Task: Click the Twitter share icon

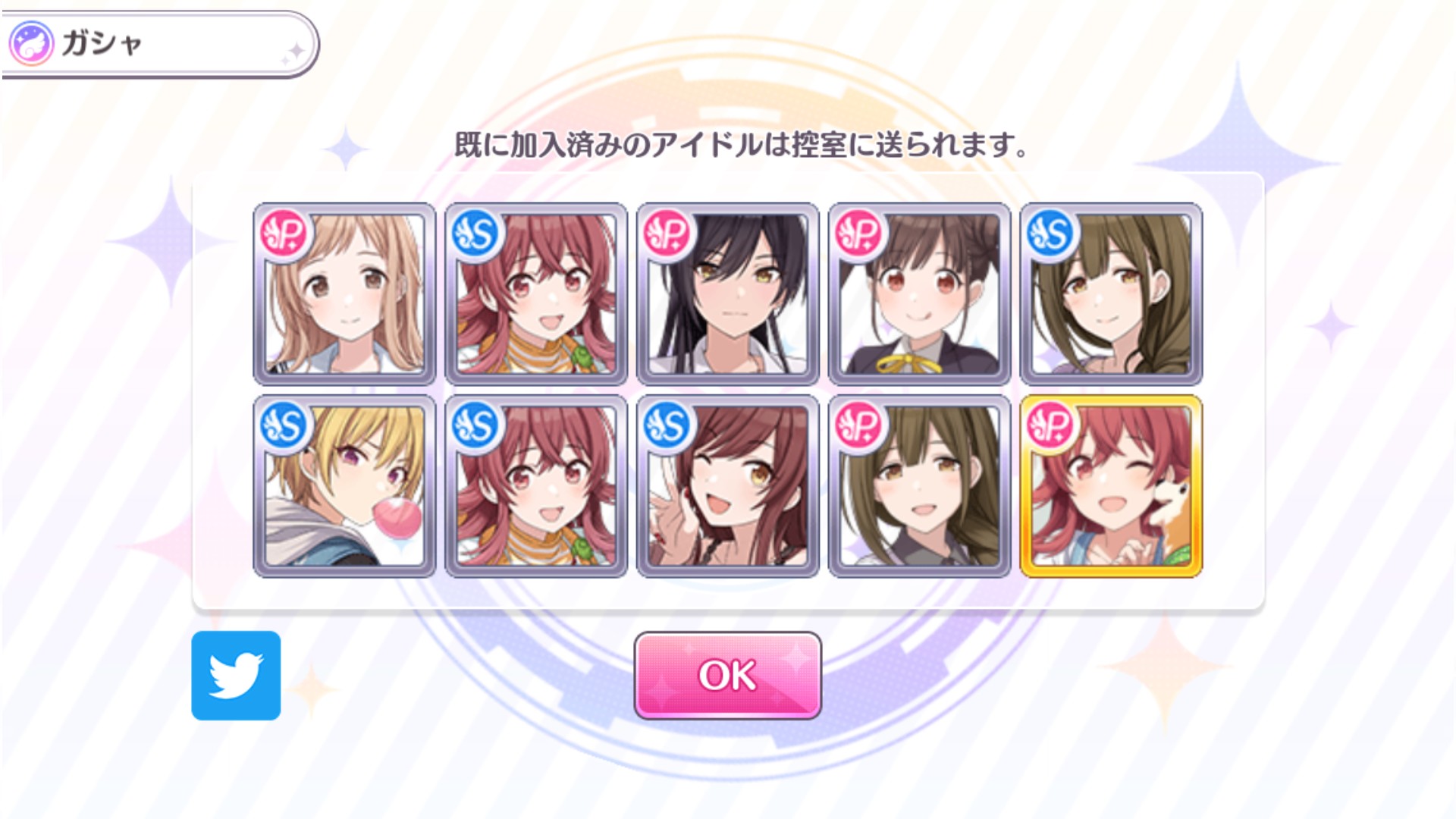Action: (x=236, y=674)
